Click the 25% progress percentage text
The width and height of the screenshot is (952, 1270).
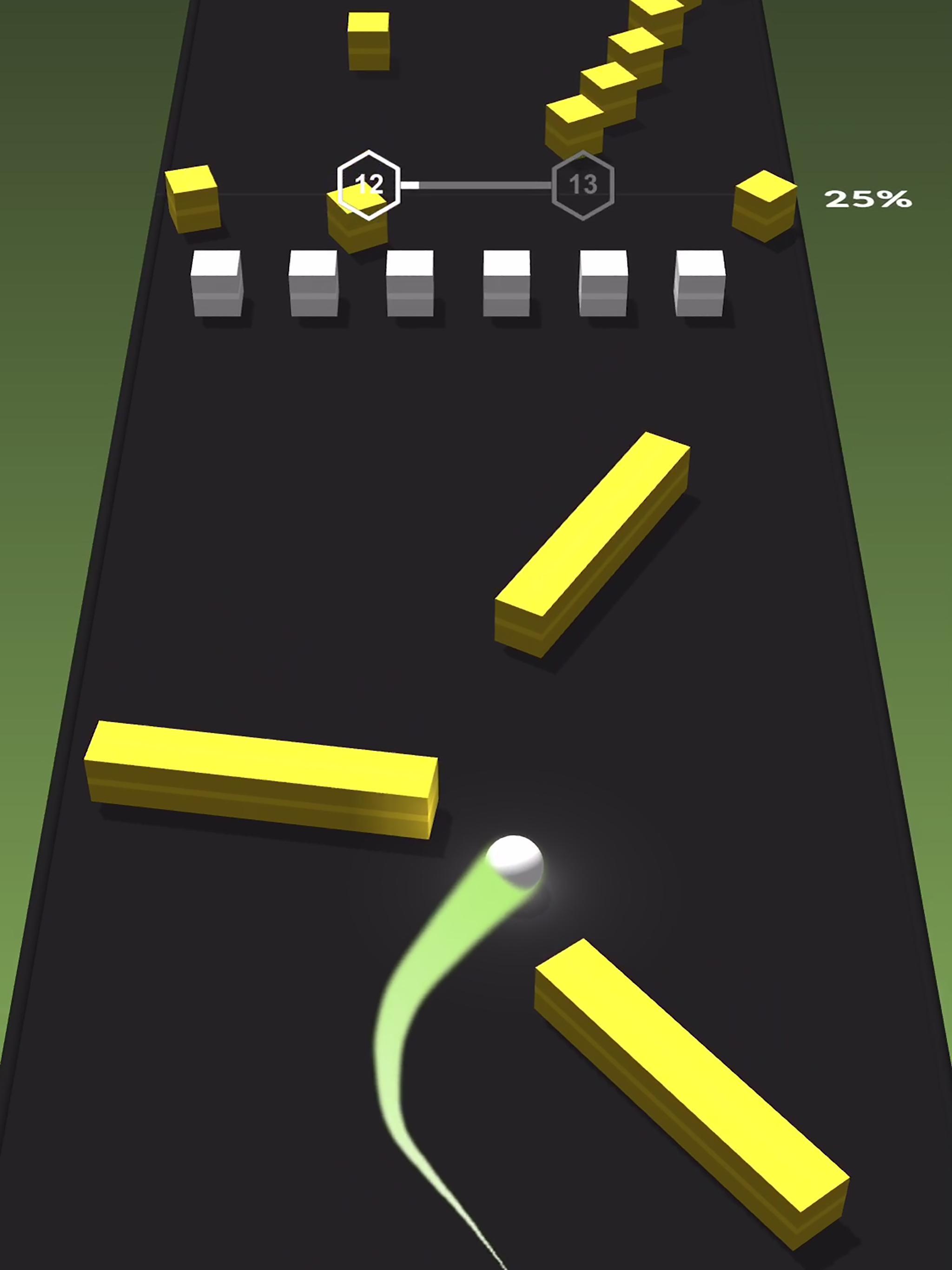pos(868,198)
